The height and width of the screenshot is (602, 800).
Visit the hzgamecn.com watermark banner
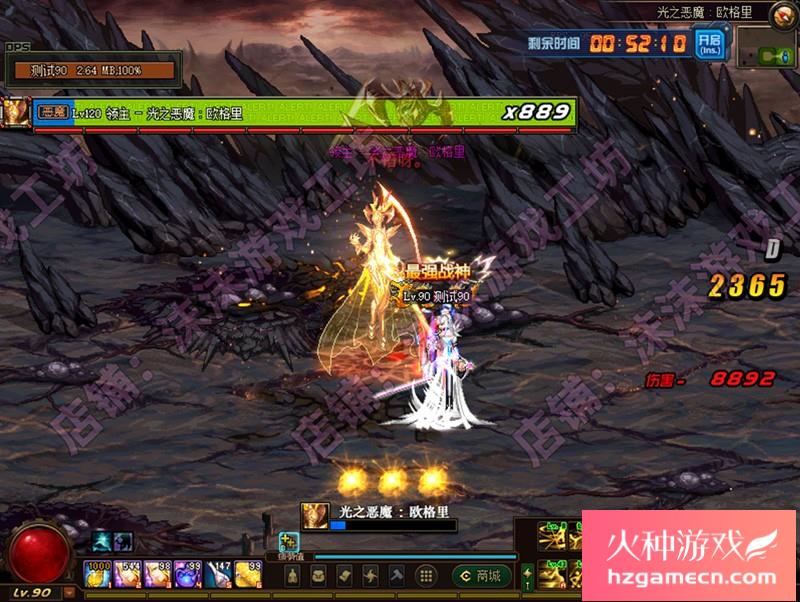point(690,555)
